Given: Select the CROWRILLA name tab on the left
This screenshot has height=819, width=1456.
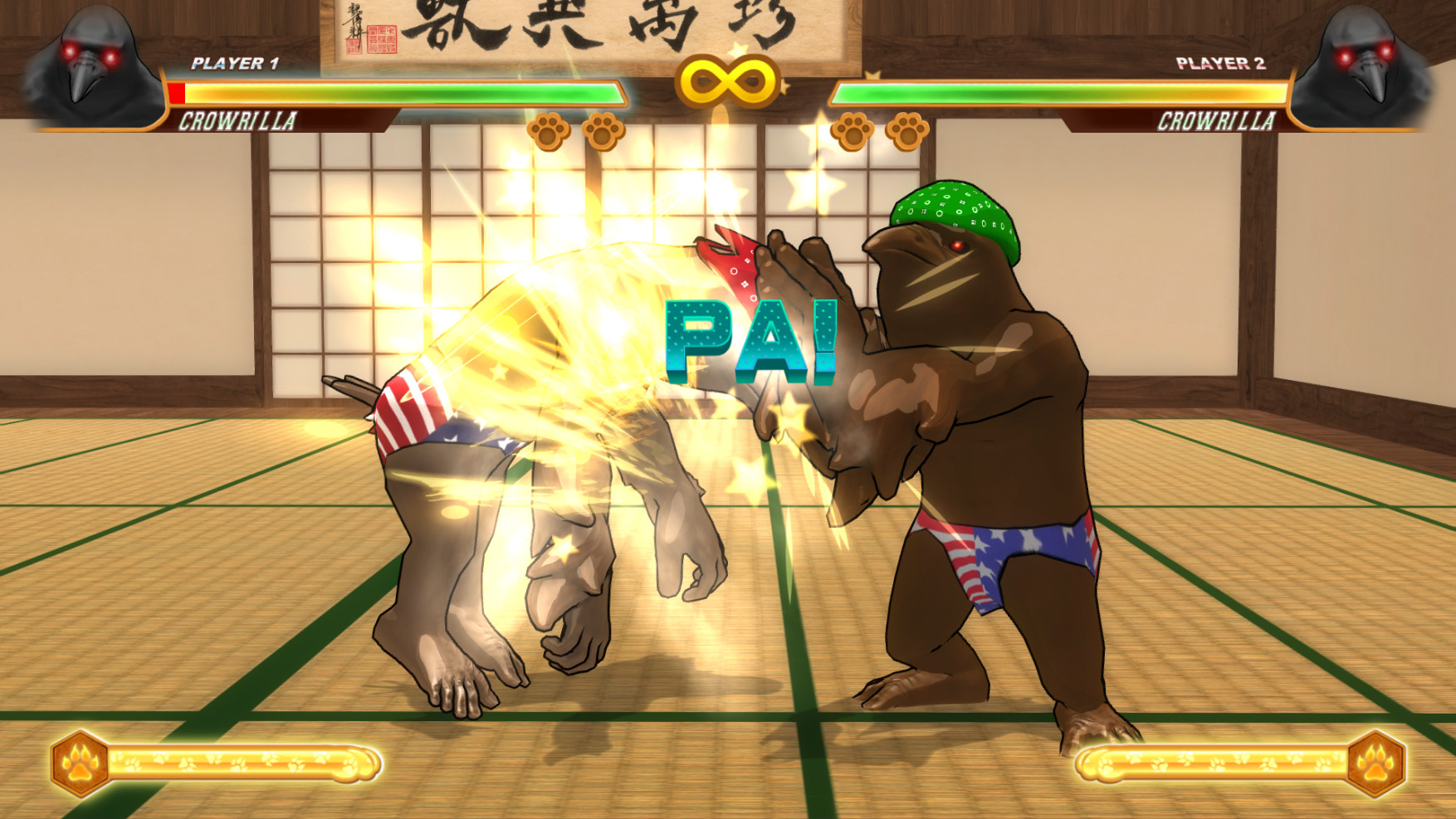Looking at the screenshot, I should (242, 124).
